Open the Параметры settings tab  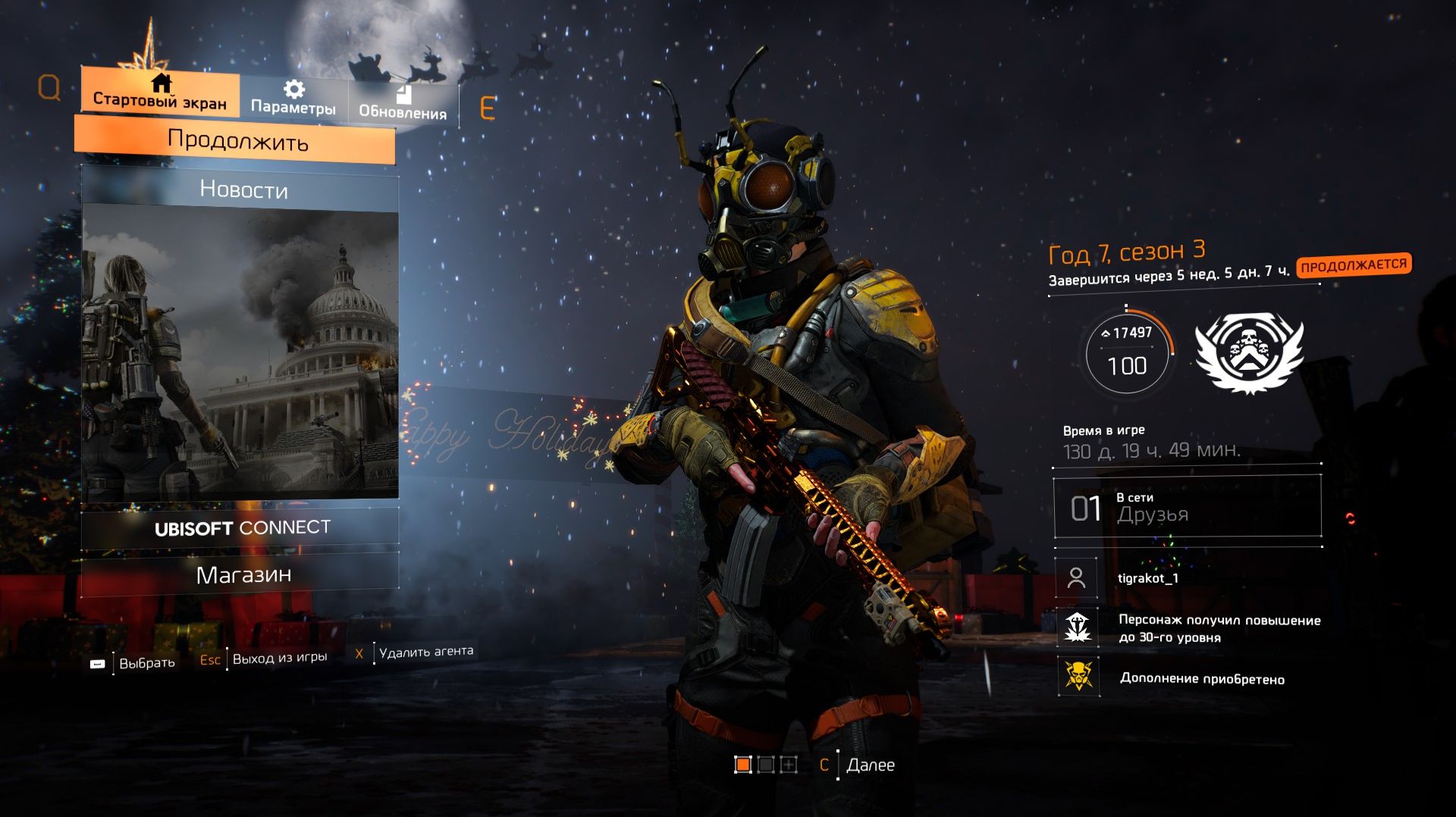pos(293,99)
